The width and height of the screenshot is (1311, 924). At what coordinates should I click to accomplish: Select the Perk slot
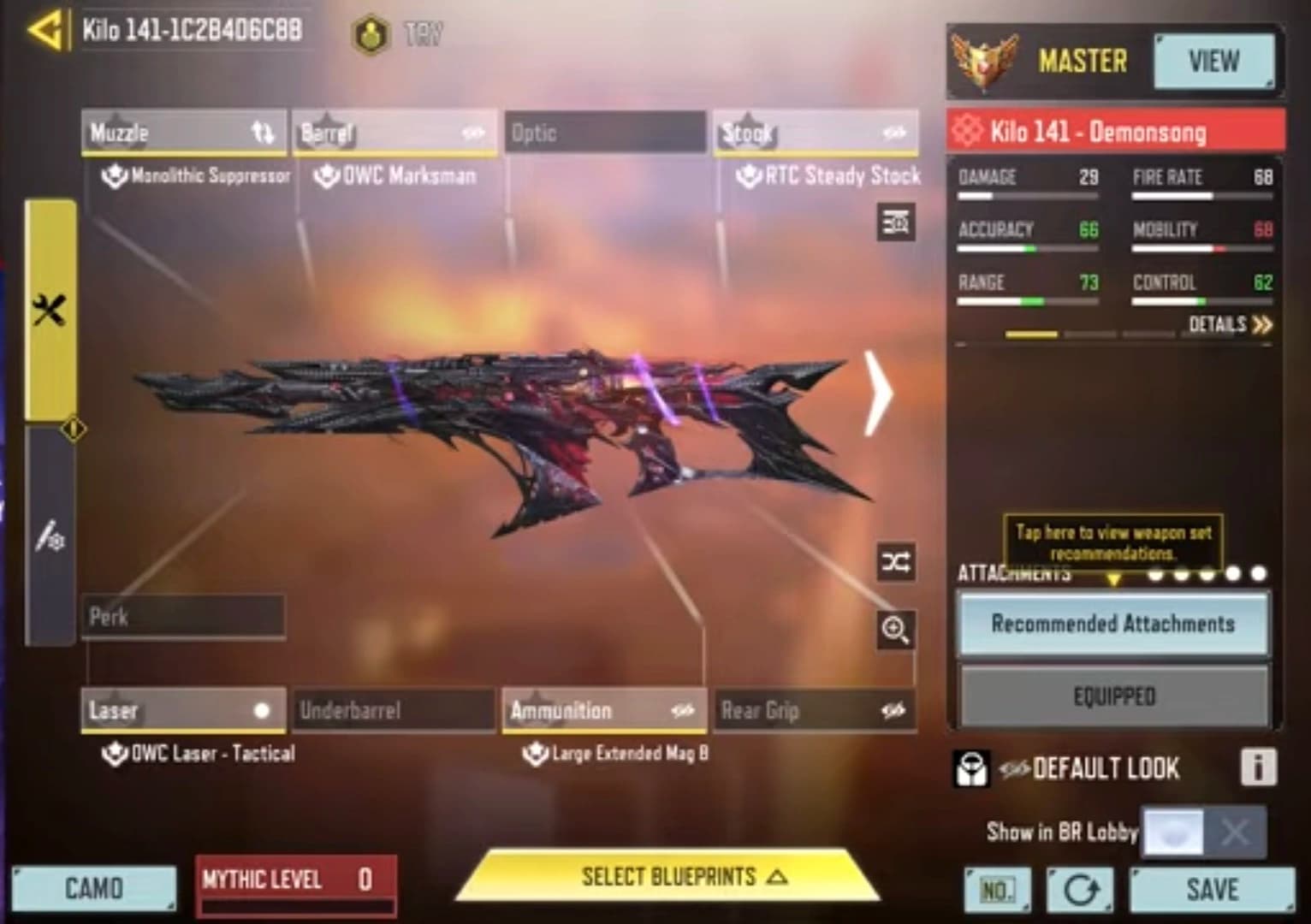183,616
